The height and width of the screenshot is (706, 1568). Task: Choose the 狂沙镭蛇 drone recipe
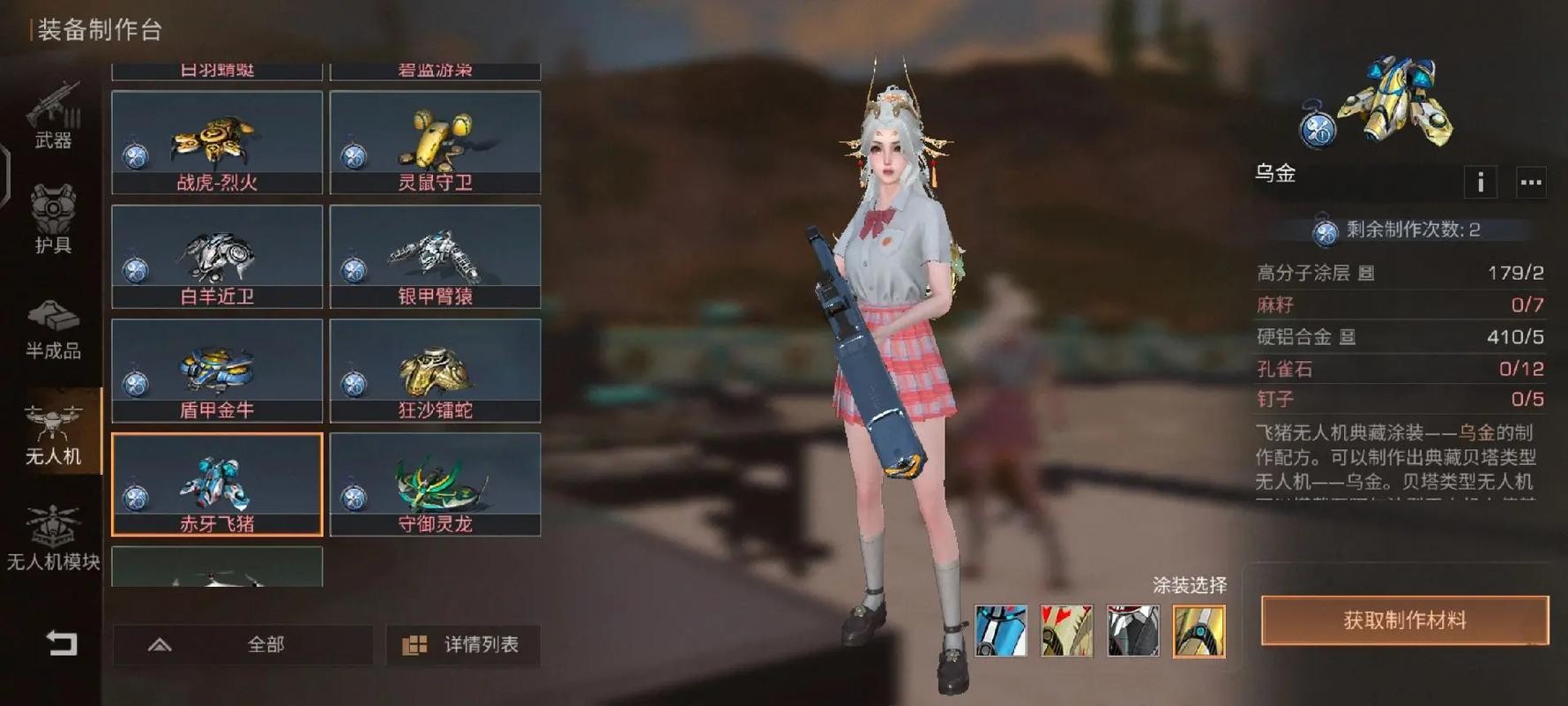tap(435, 370)
